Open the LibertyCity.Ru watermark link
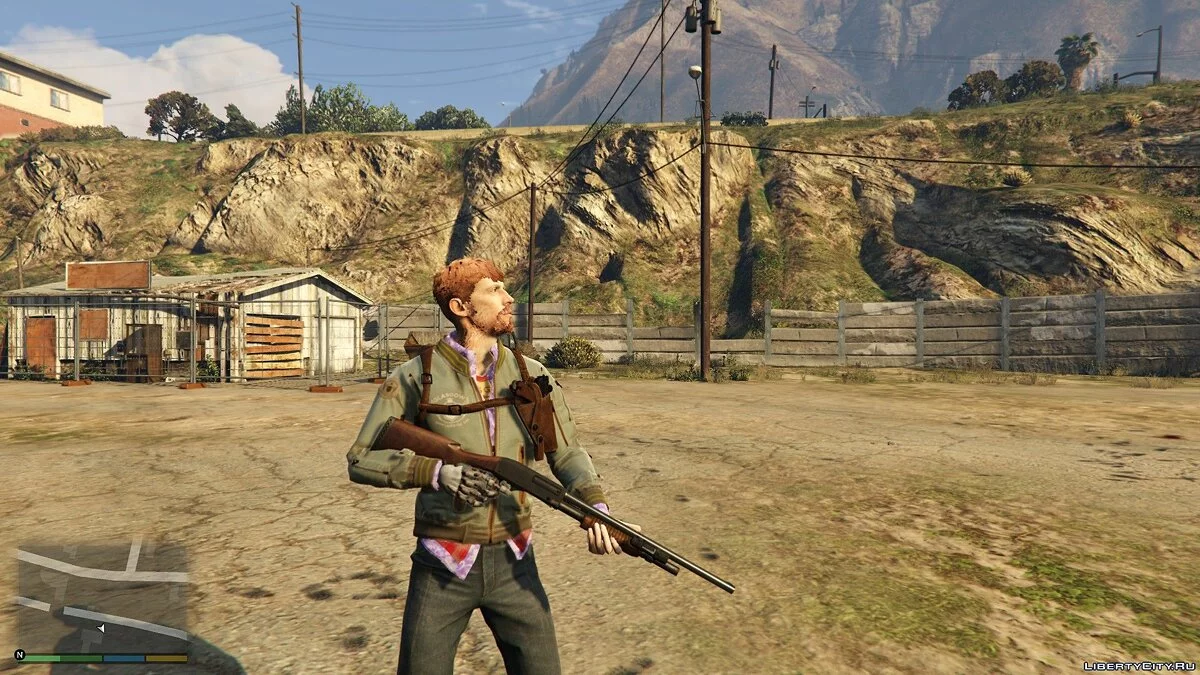The image size is (1200, 675). click(1139, 665)
